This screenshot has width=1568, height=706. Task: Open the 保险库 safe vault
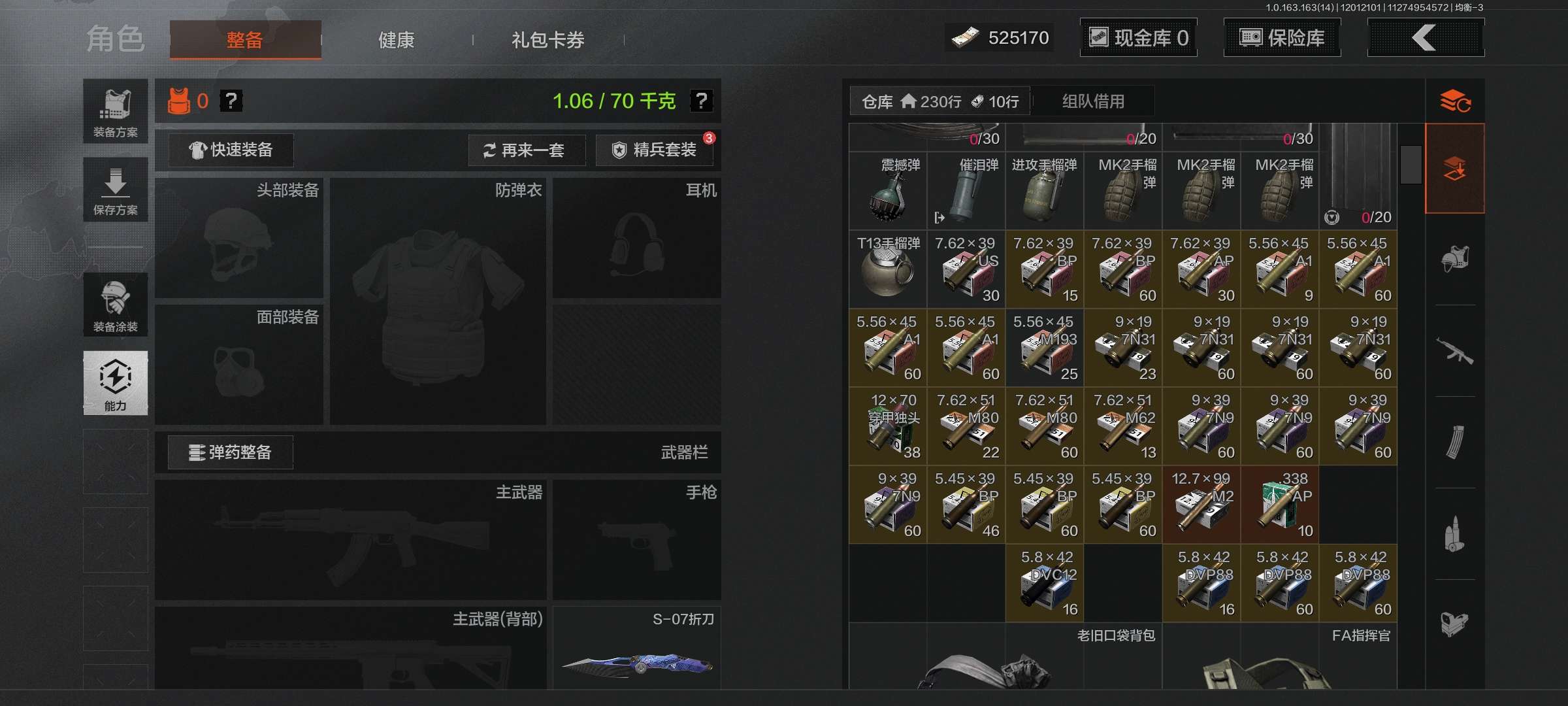(x=1282, y=37)
